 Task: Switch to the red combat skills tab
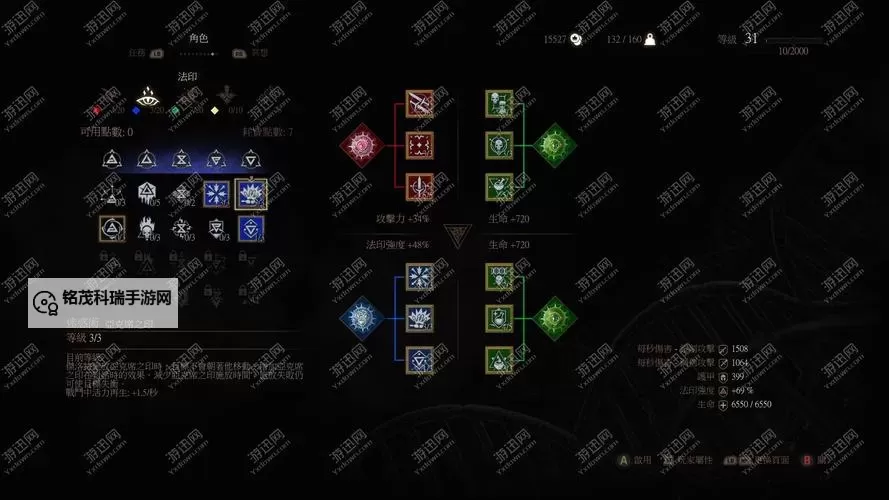pos(96,110)
